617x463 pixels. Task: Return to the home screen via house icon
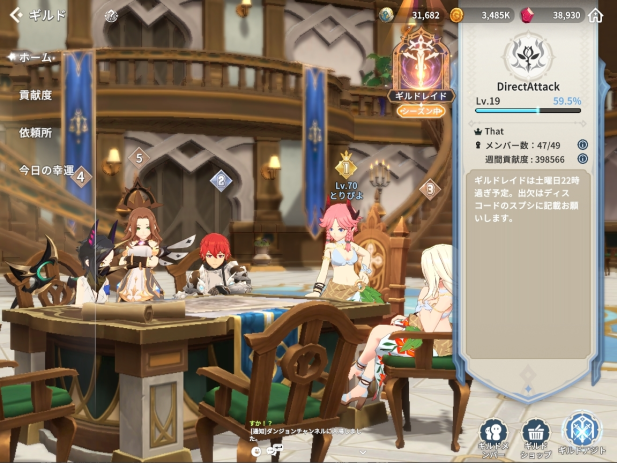click(x=596, y=16)
